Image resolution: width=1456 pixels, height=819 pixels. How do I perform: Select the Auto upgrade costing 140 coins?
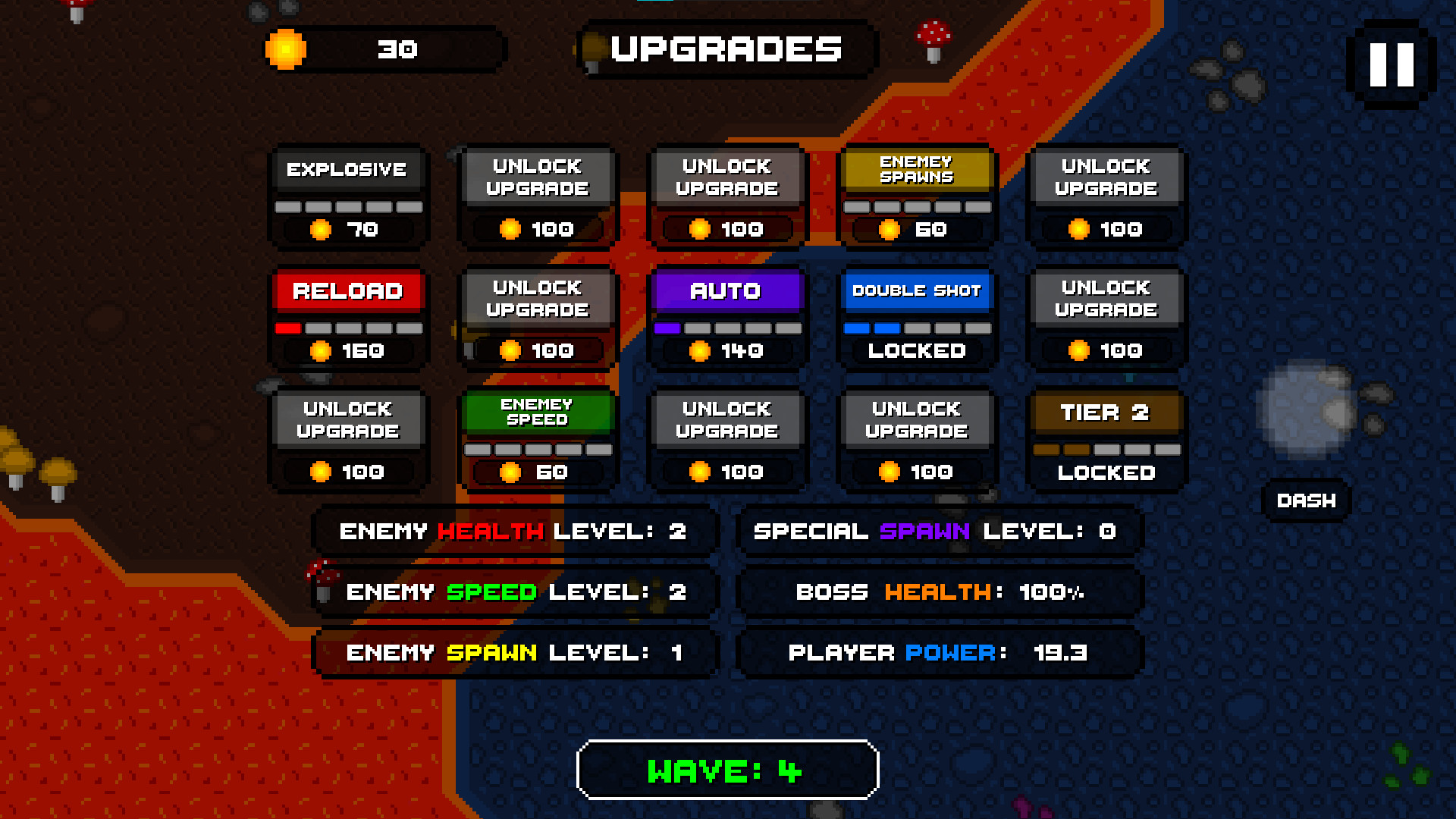pos(726,318)
